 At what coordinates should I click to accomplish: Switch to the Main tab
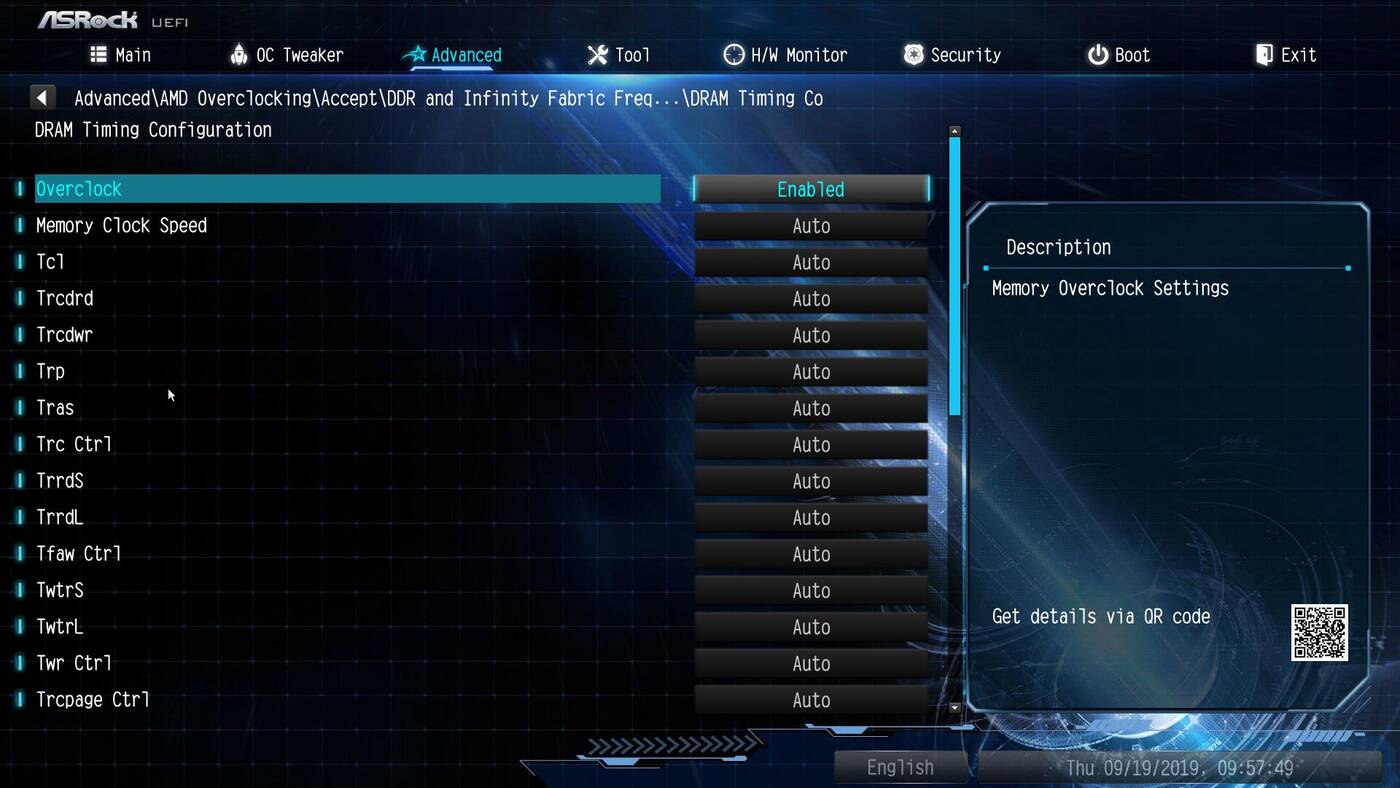click(x=121, y=55)
